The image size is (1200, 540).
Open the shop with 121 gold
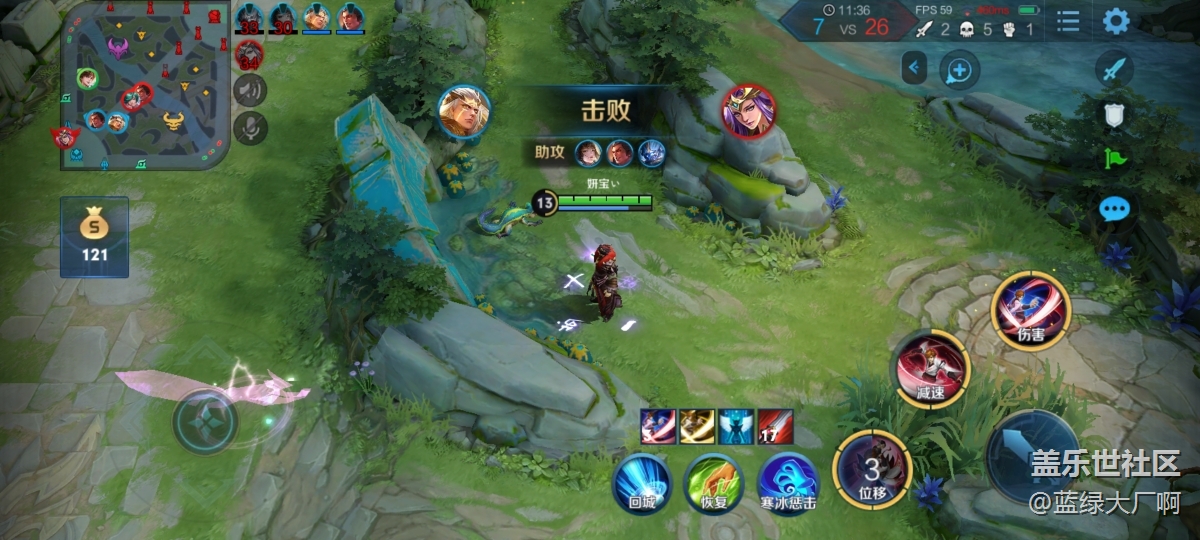pos(94,236)
